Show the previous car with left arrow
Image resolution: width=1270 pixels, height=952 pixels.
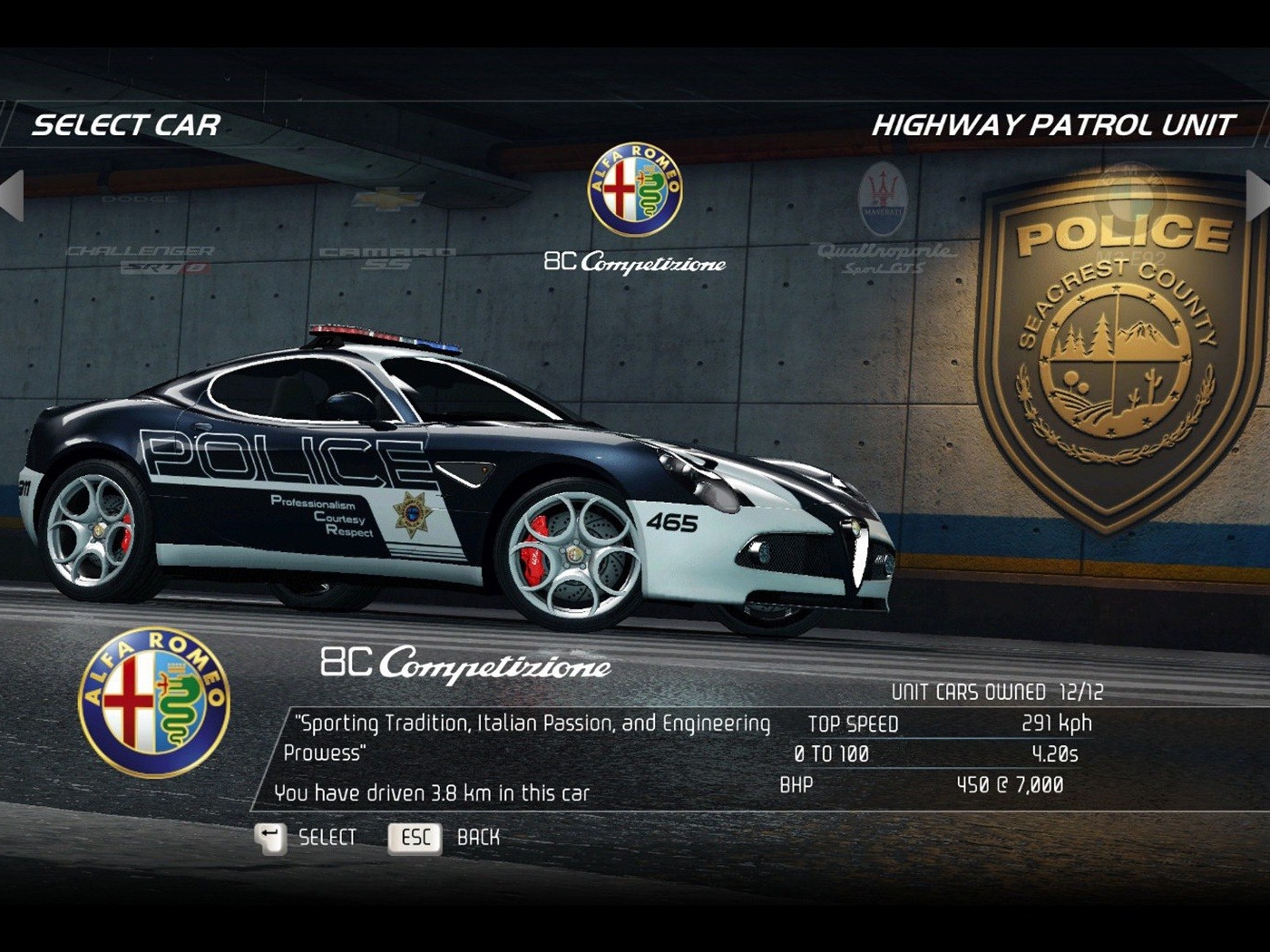[12, 194]
